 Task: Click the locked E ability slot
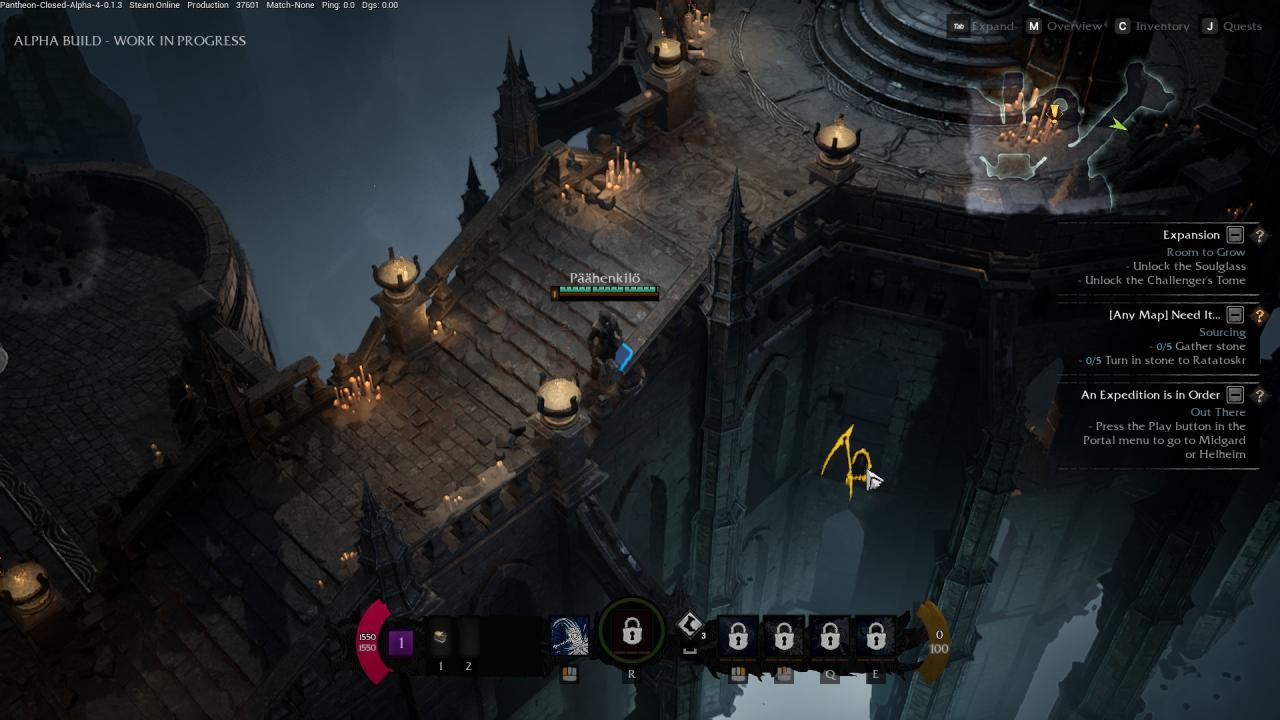coord(876,637)
